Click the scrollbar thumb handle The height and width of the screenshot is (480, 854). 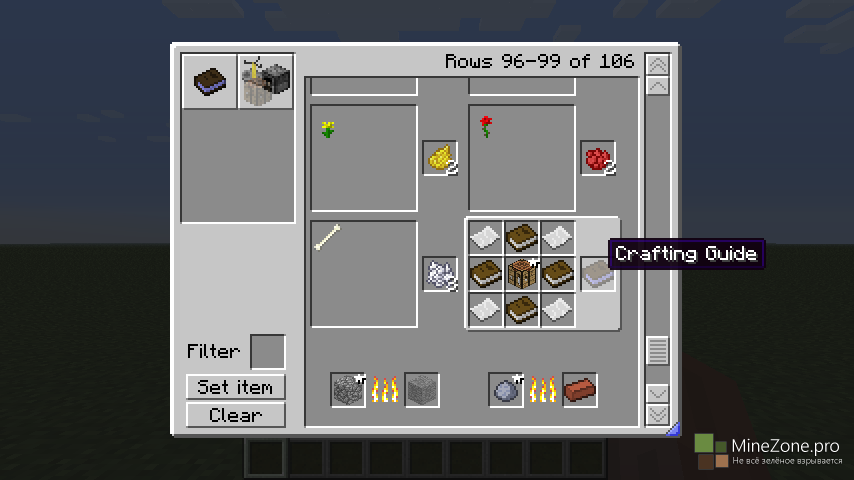657,351
